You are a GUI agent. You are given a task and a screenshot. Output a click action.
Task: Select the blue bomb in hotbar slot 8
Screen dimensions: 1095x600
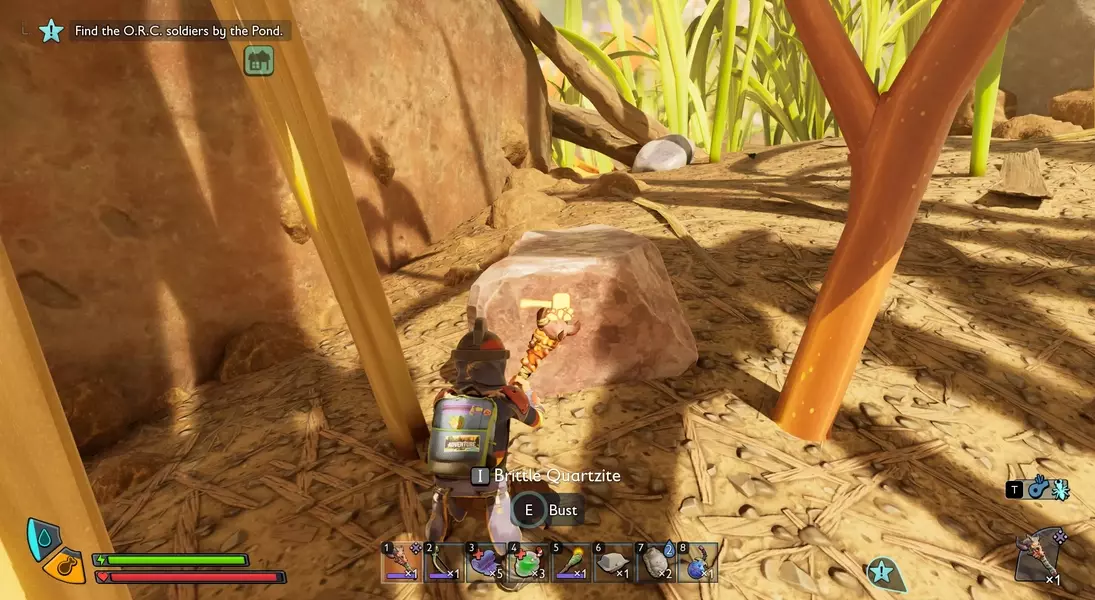697,563
